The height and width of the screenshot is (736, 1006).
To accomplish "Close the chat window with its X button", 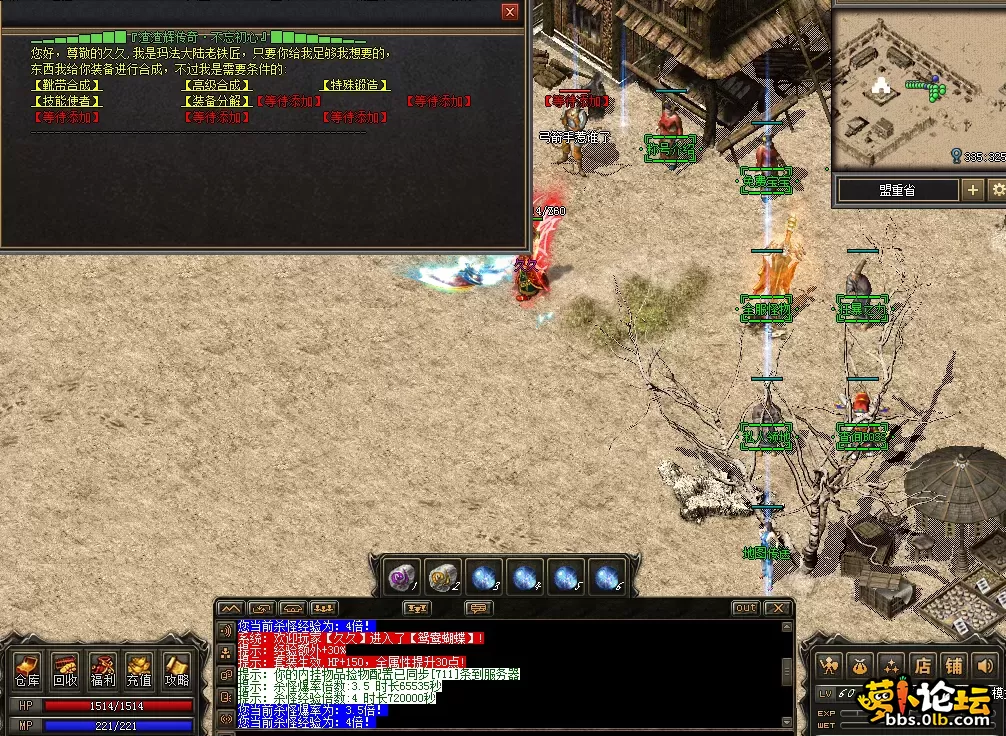I will [776, 608].
